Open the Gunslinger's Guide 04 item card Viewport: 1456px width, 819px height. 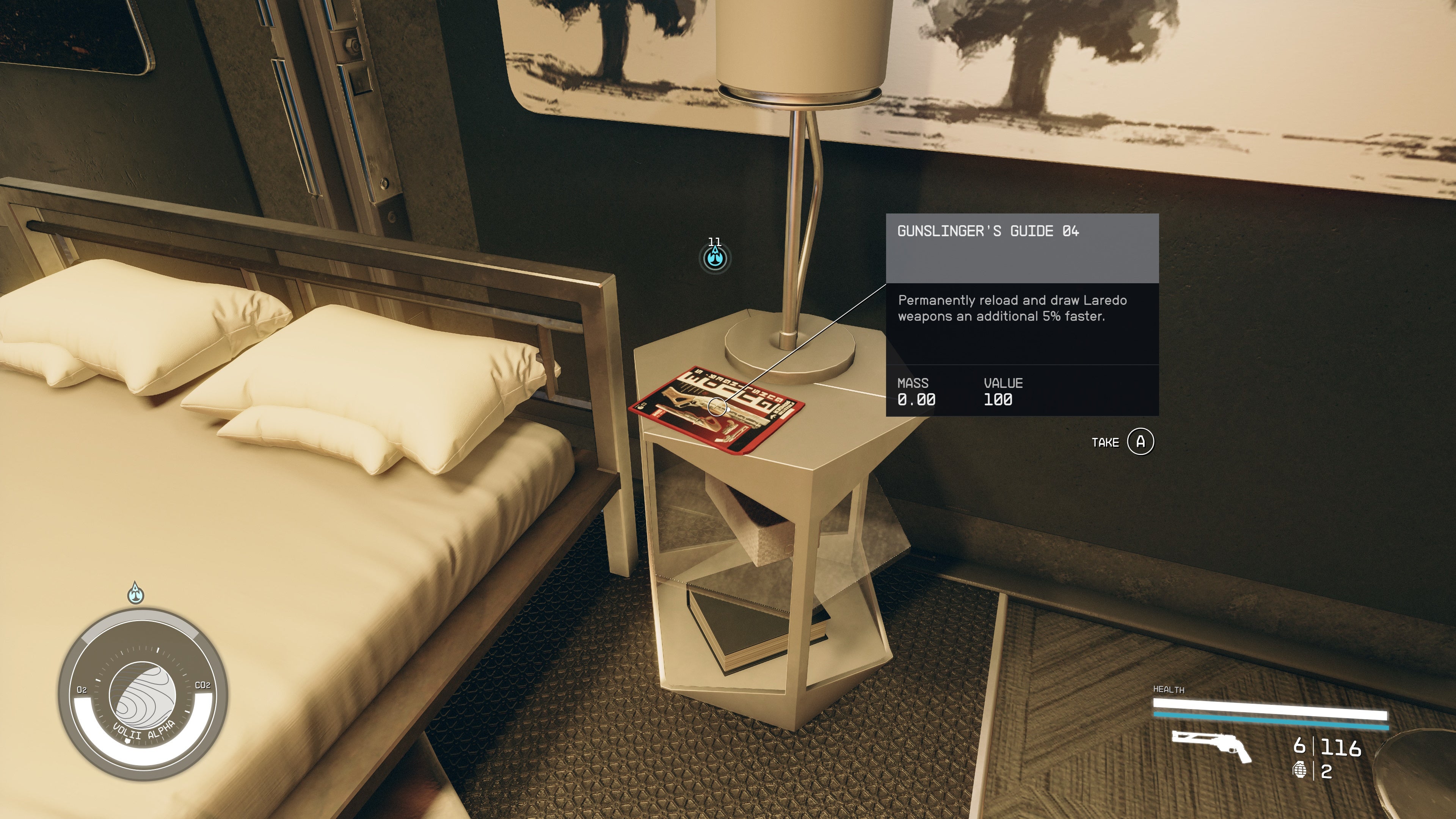[x=1022, y=314]
